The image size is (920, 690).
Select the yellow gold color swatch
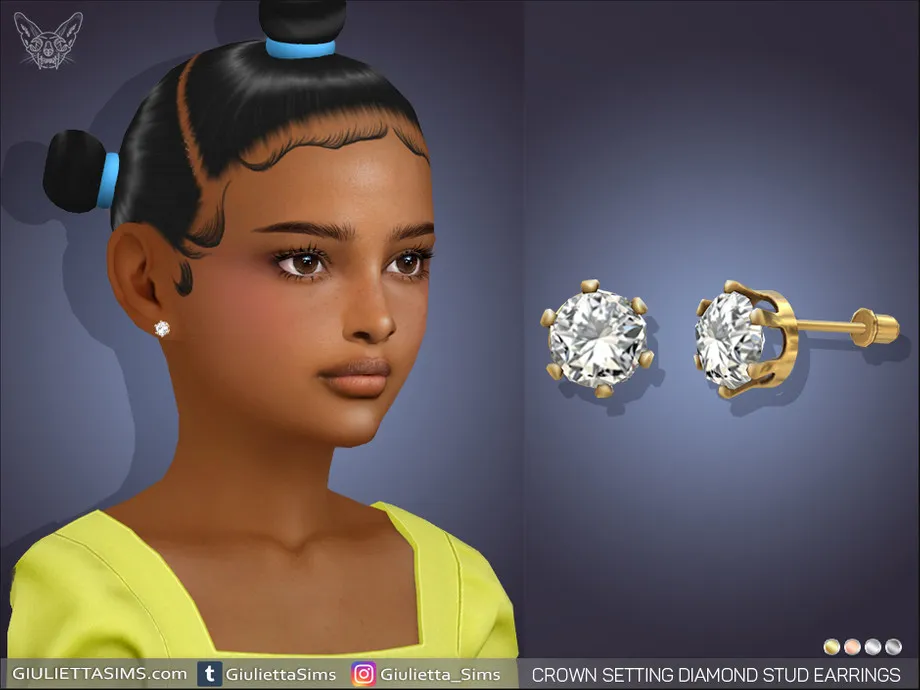[832, 646]
